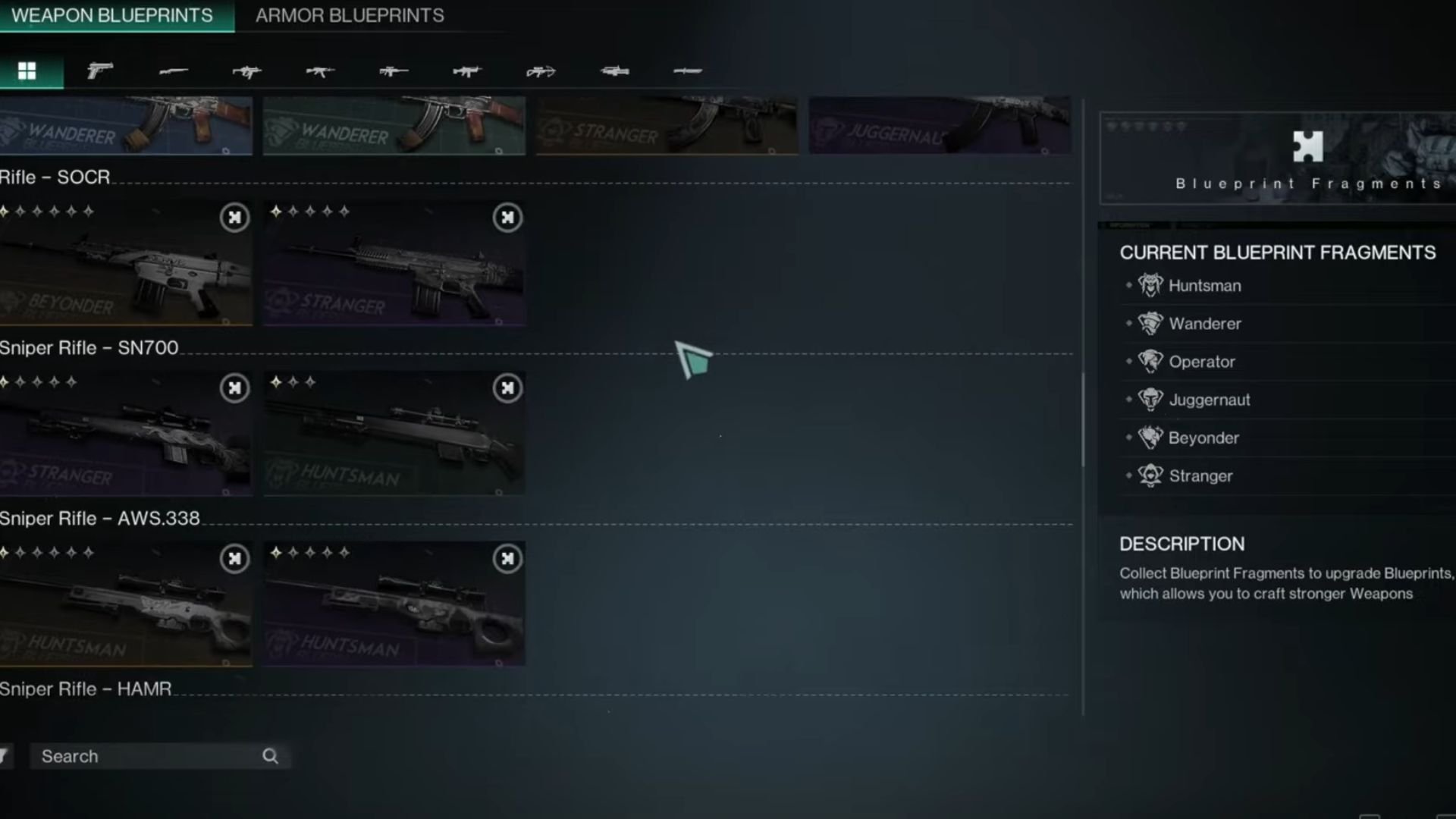
Task: Select the Juggernaut fragments entry
Action: (x=1210, y=400)
